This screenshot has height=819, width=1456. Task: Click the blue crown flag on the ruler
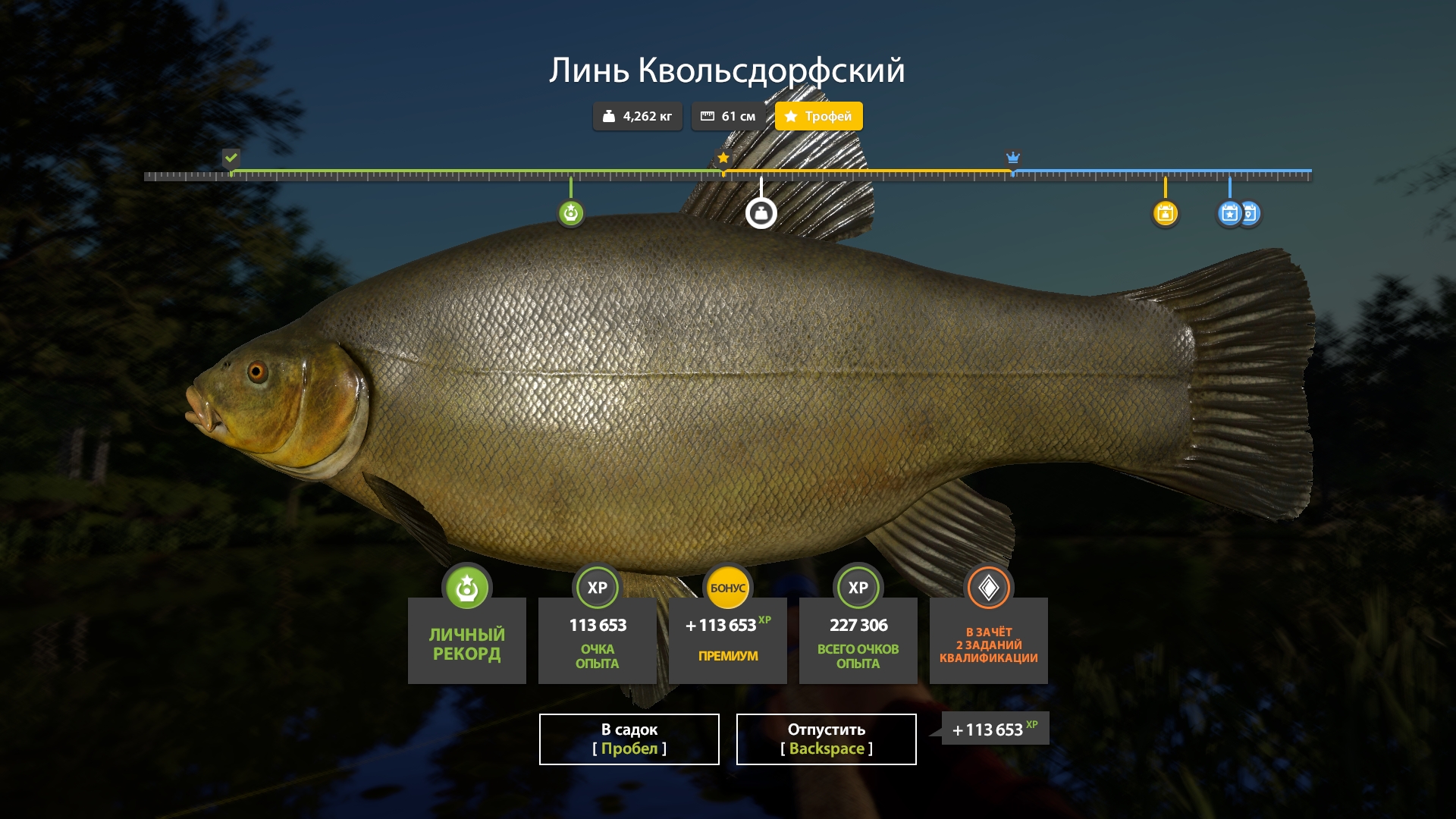point(1012,158)
